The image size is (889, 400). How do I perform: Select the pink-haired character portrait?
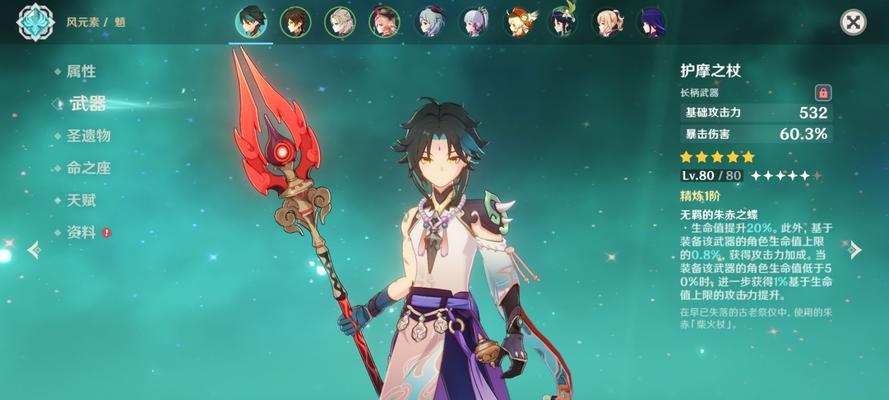385,21
